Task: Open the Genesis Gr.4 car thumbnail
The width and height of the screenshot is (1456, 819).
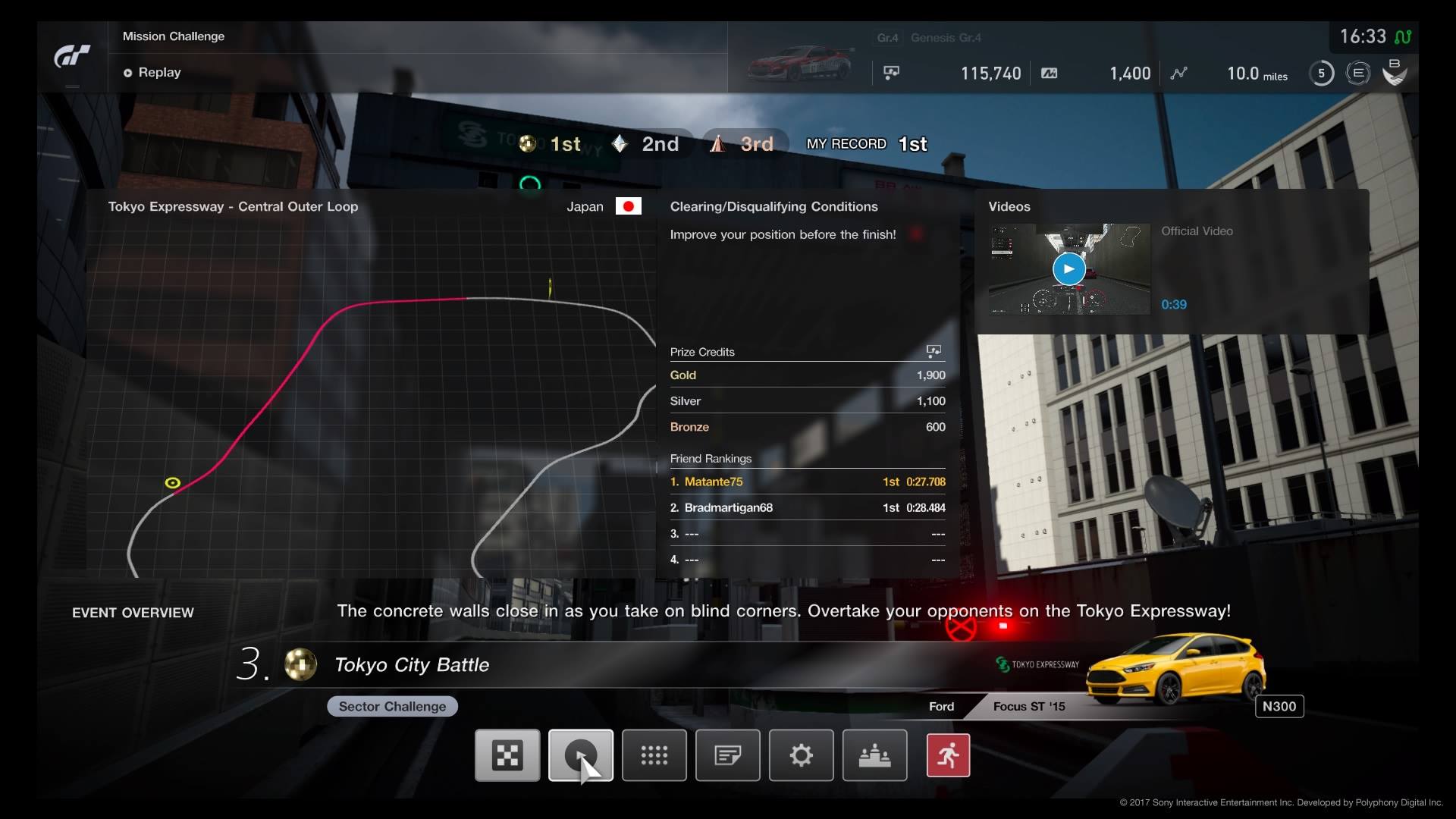Action: 800,64
